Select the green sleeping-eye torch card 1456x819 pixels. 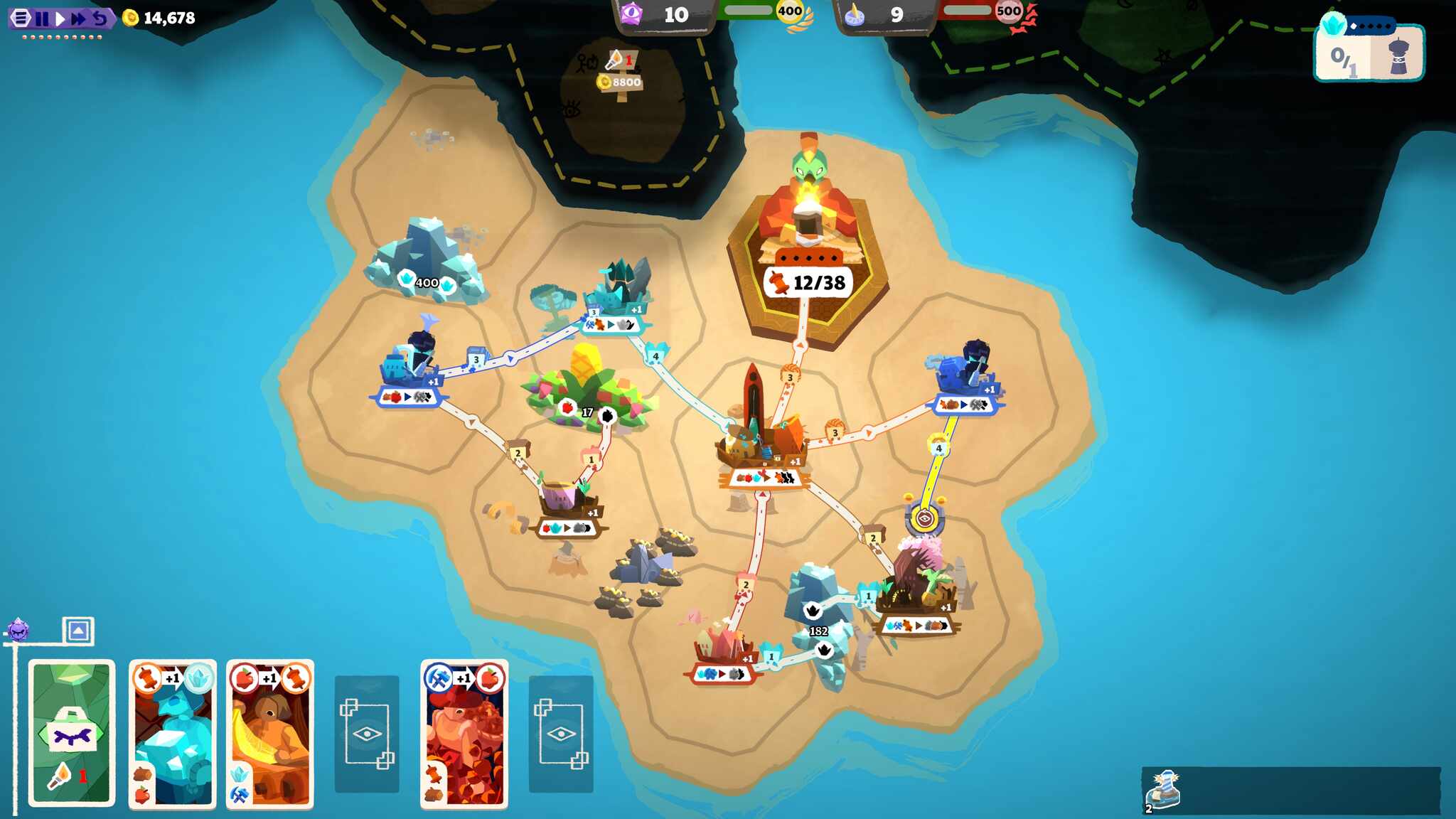72,733
